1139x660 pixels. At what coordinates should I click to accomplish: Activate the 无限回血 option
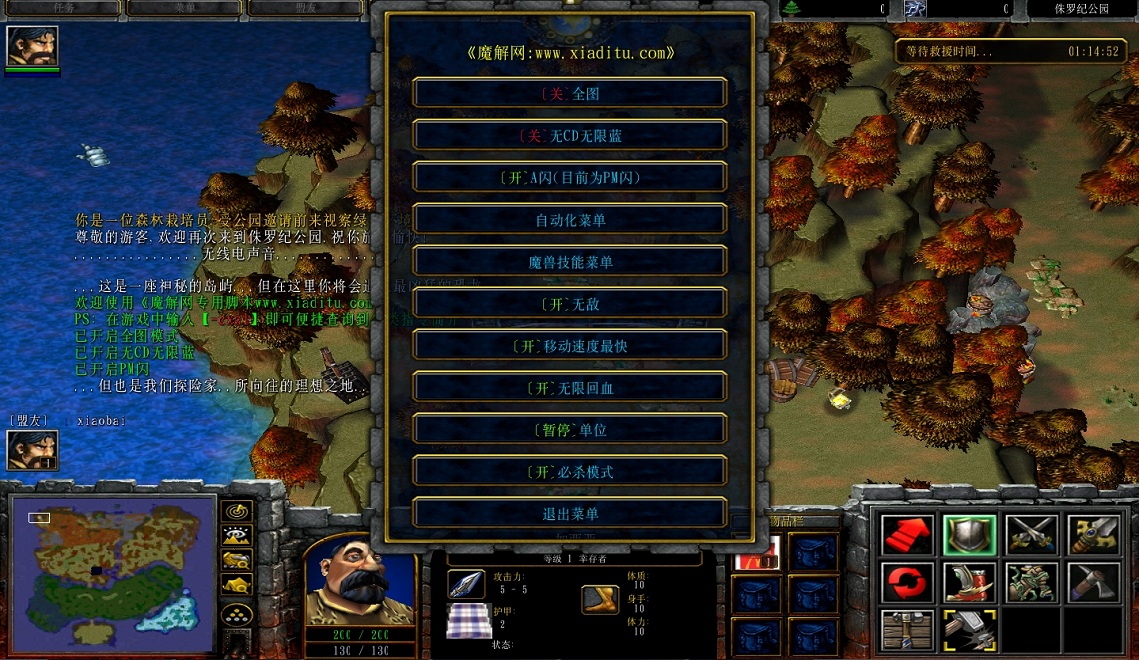click(569, 387)
